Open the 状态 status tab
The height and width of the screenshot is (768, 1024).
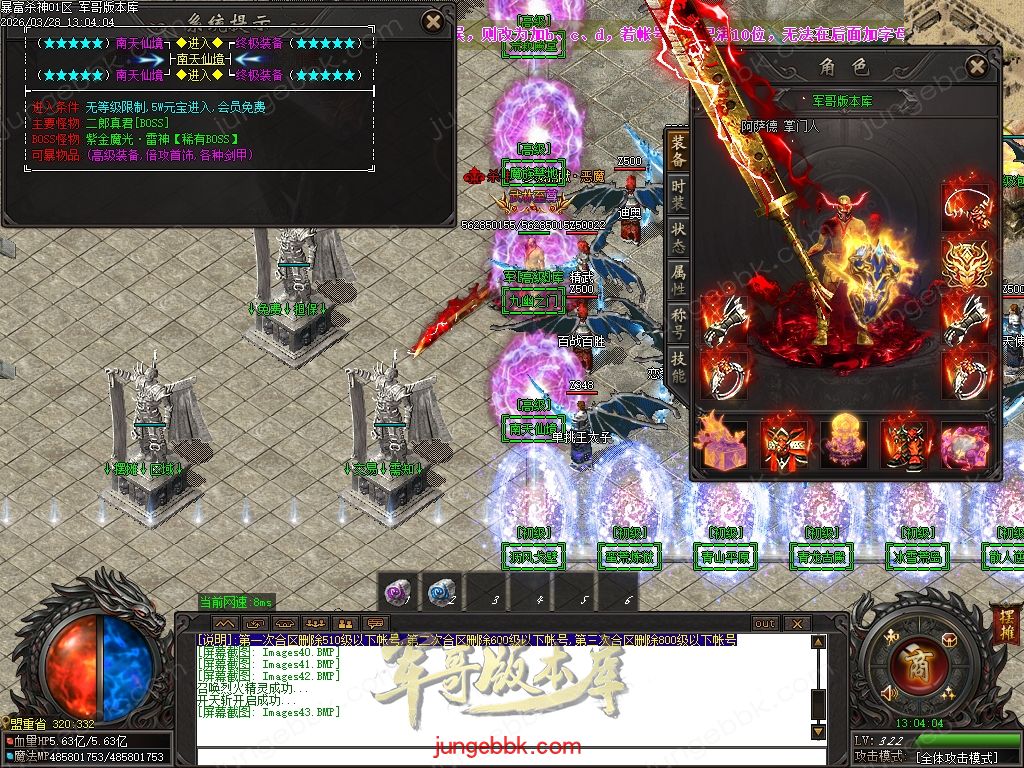click(x=679, y=238)
